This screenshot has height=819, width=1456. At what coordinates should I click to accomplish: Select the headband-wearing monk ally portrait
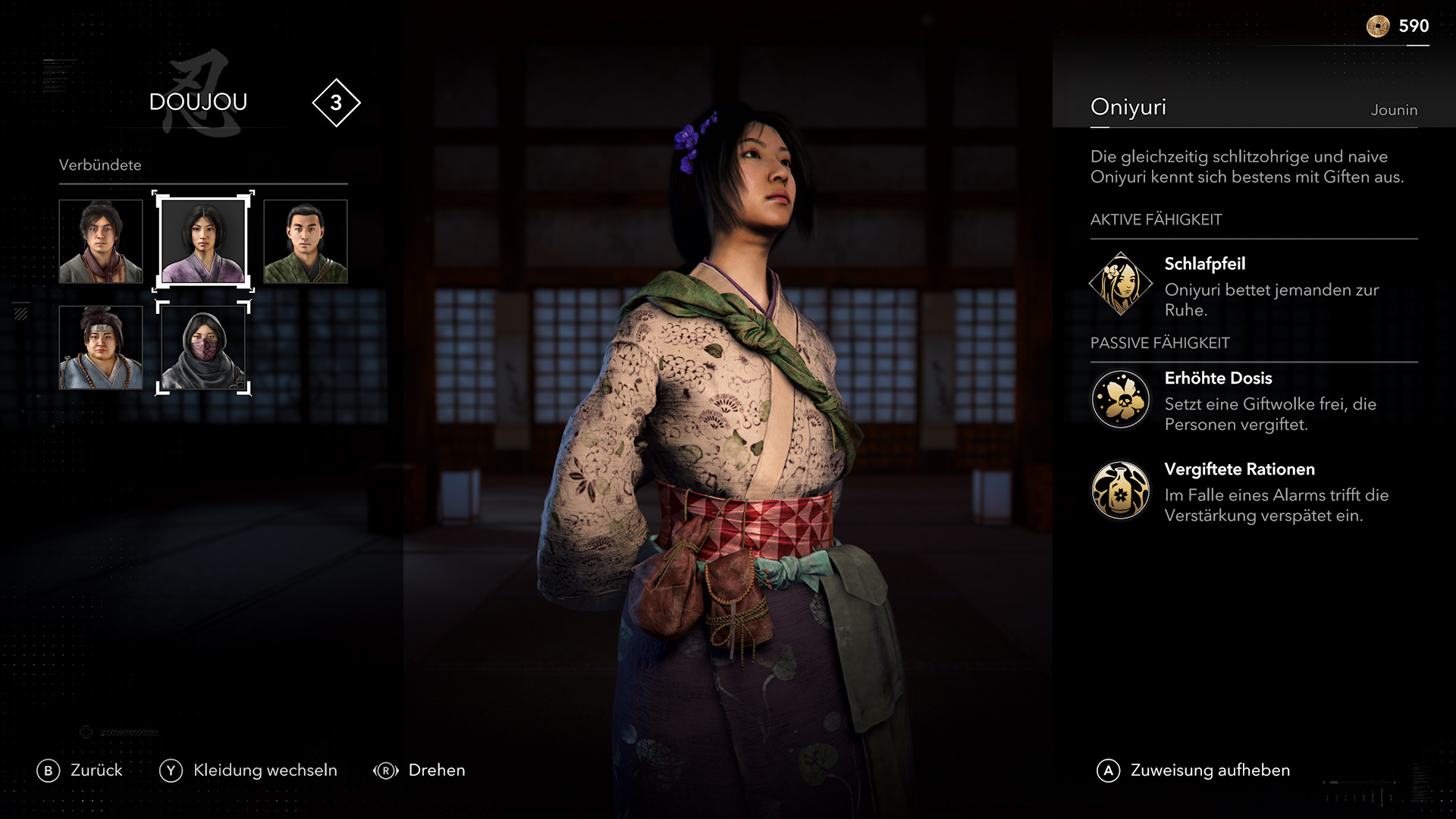click(x=101, y=347)
